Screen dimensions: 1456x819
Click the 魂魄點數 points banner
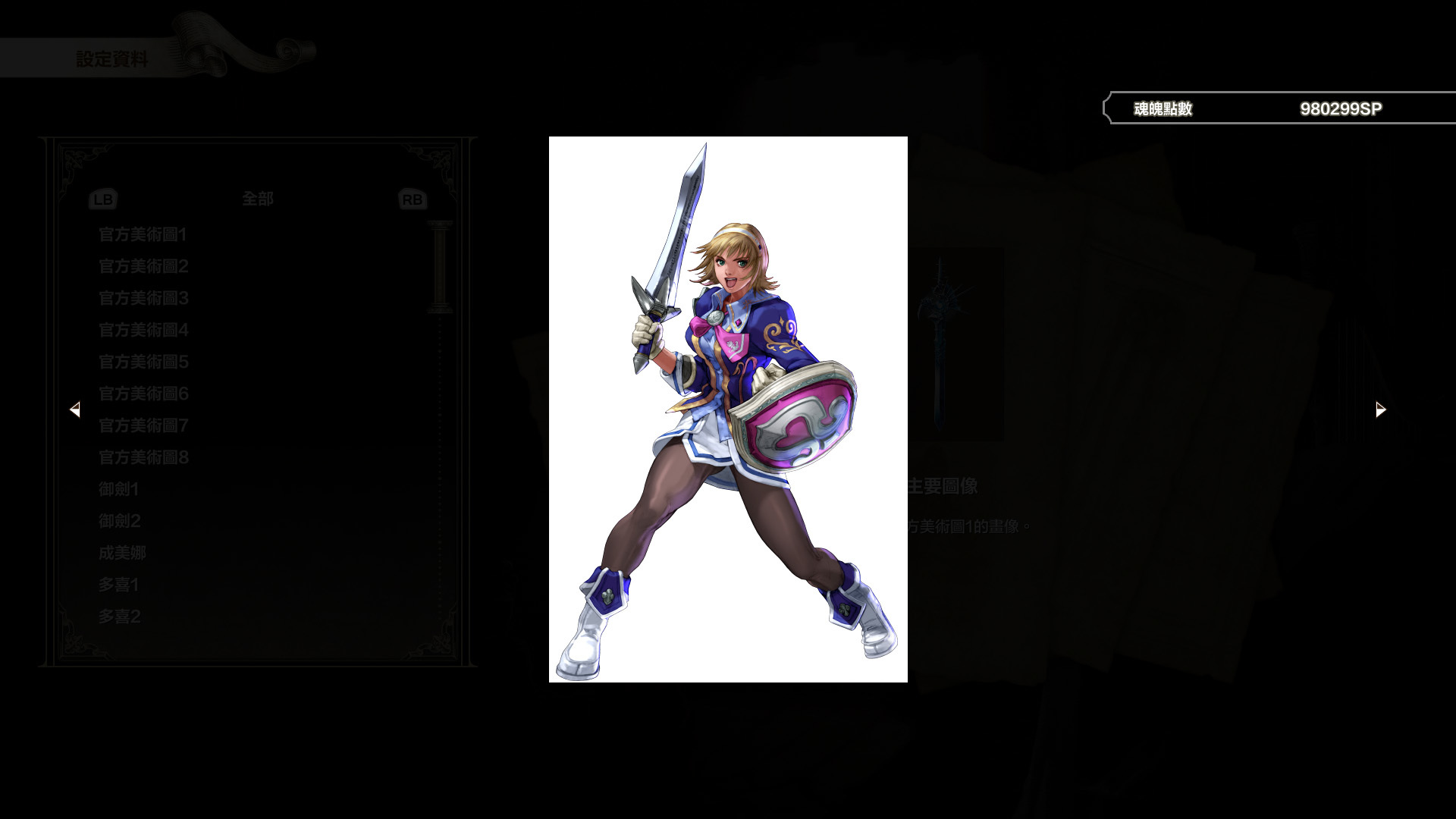tap(1162, 108)
